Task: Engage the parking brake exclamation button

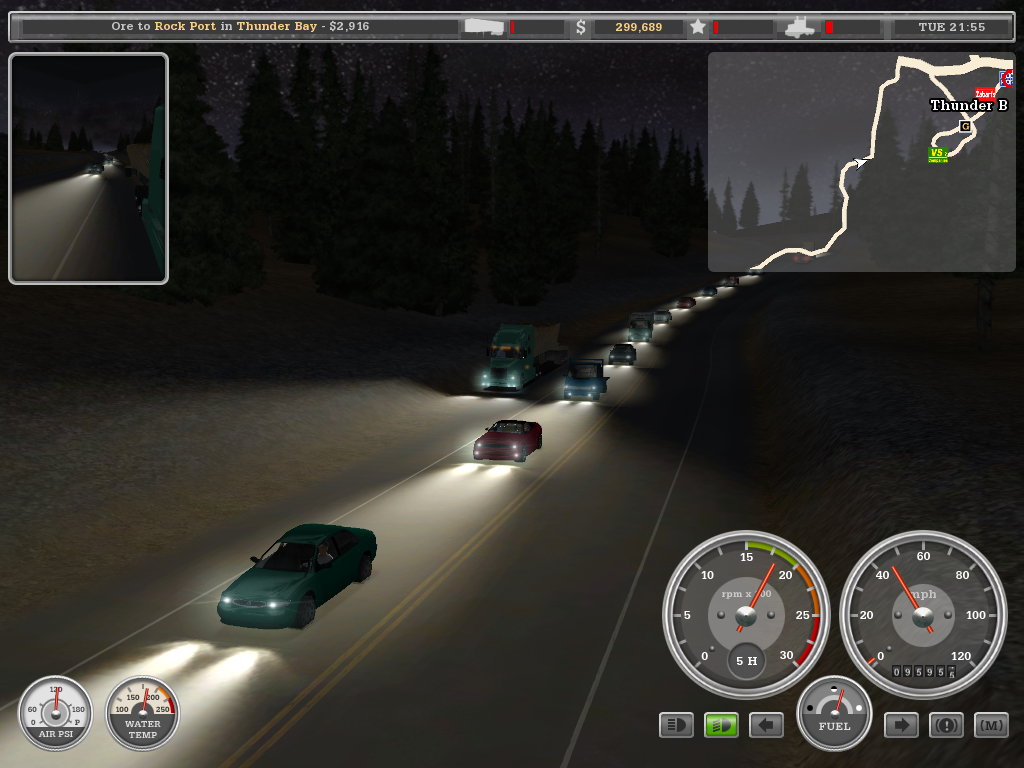Action: [x=946, y=724]
